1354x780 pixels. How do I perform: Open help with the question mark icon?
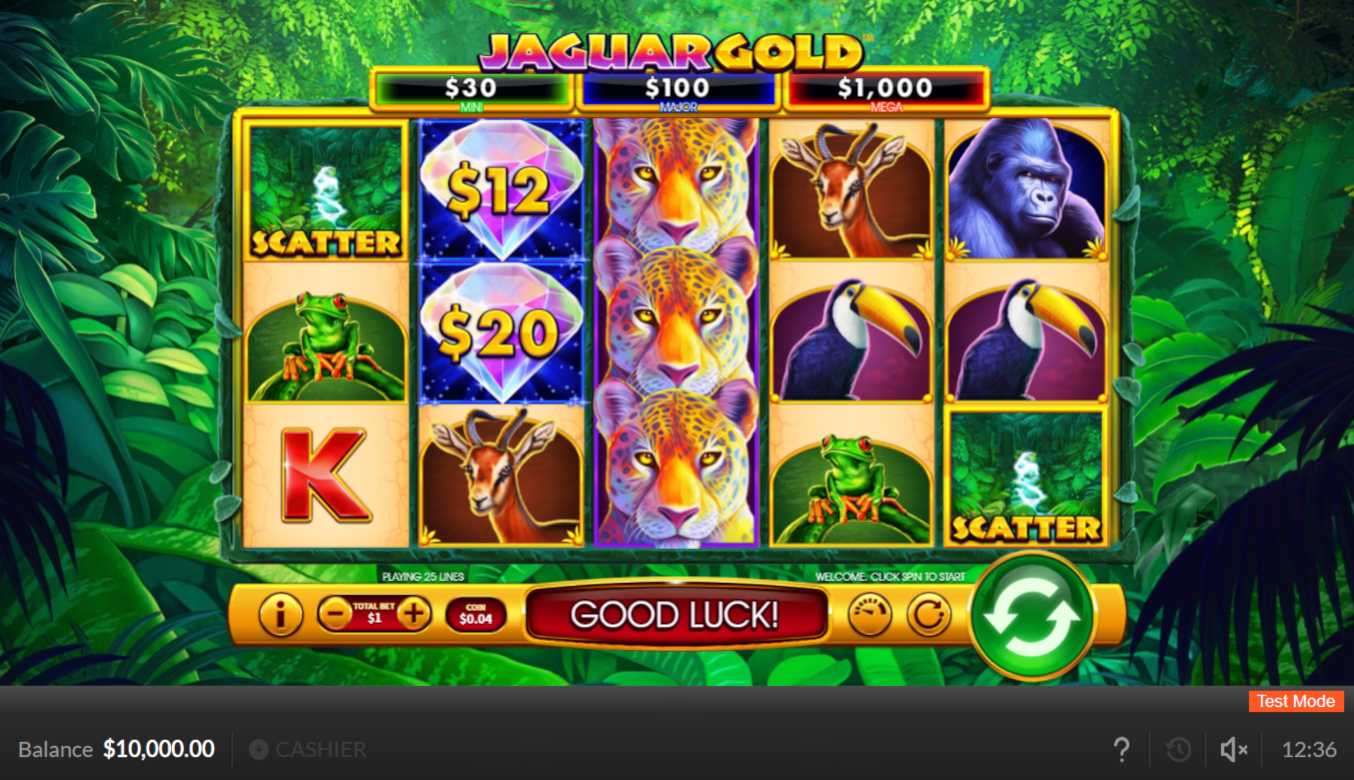point(1122,749)
